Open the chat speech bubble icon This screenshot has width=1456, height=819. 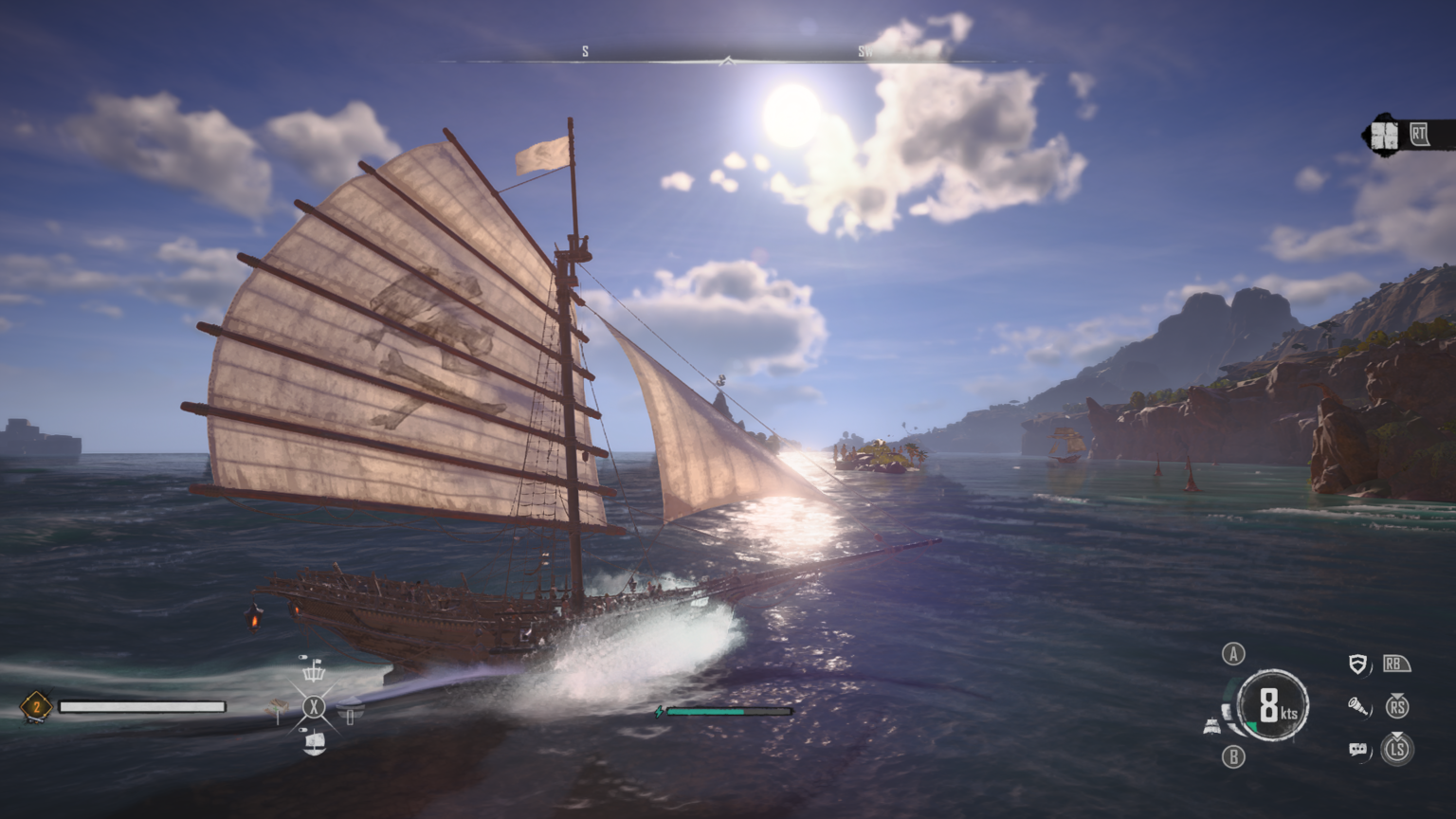tap(1358, 750)
